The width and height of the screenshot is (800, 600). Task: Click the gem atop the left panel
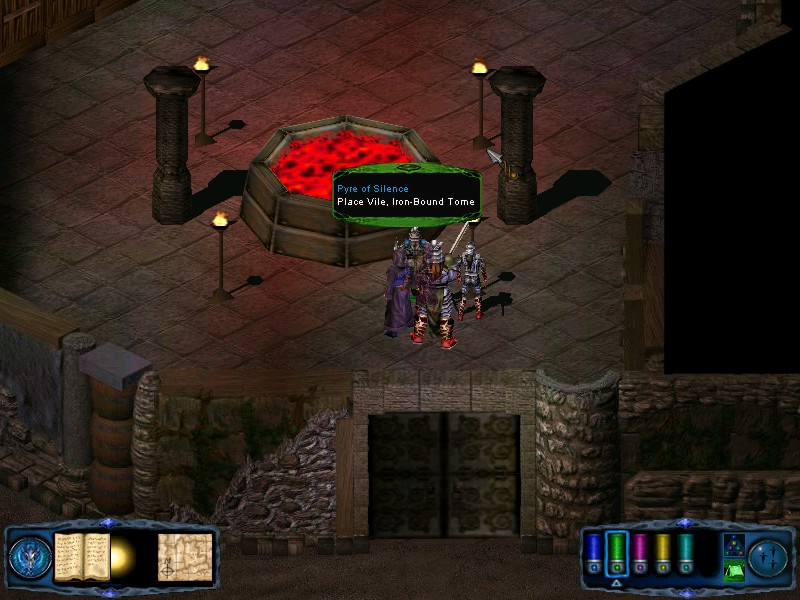click(x=109, y=522)
